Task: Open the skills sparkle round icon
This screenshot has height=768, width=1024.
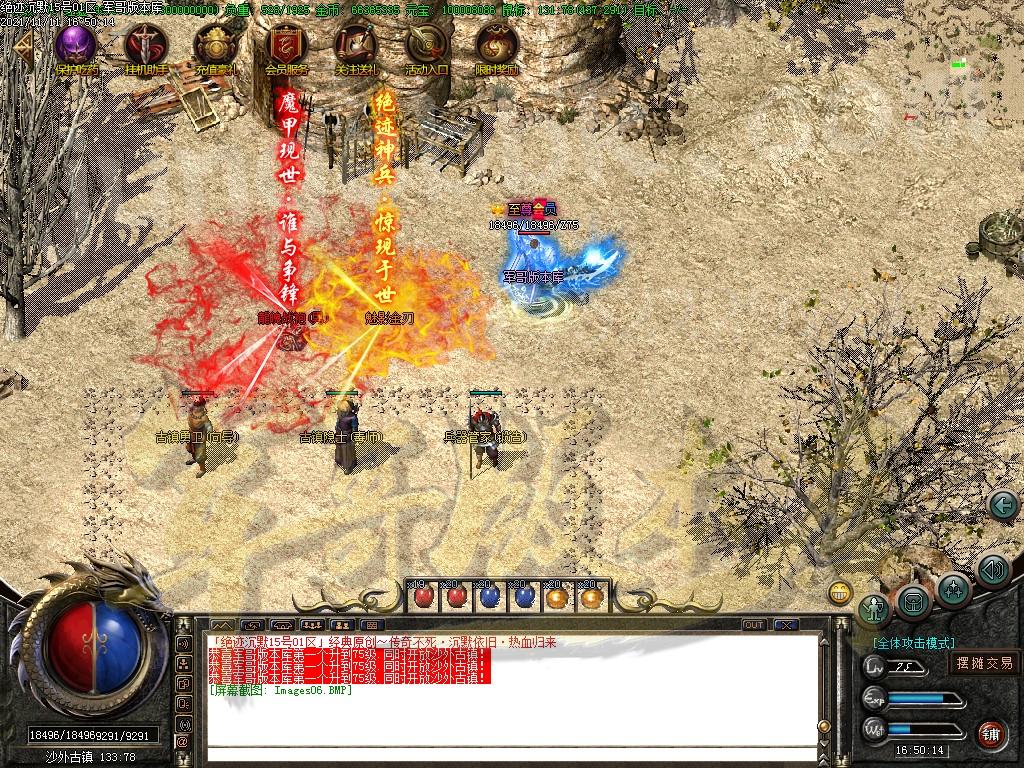Action: coord(954,589)
